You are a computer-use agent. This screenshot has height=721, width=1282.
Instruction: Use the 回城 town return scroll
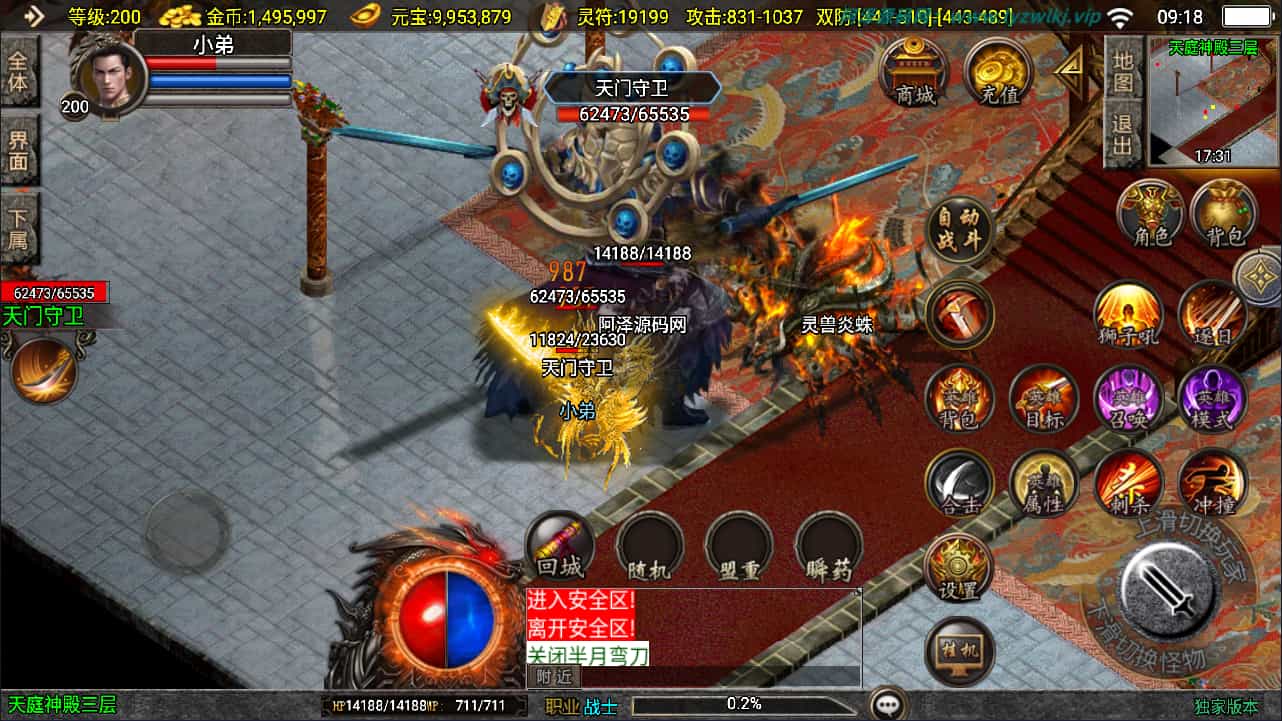[560, 546]
